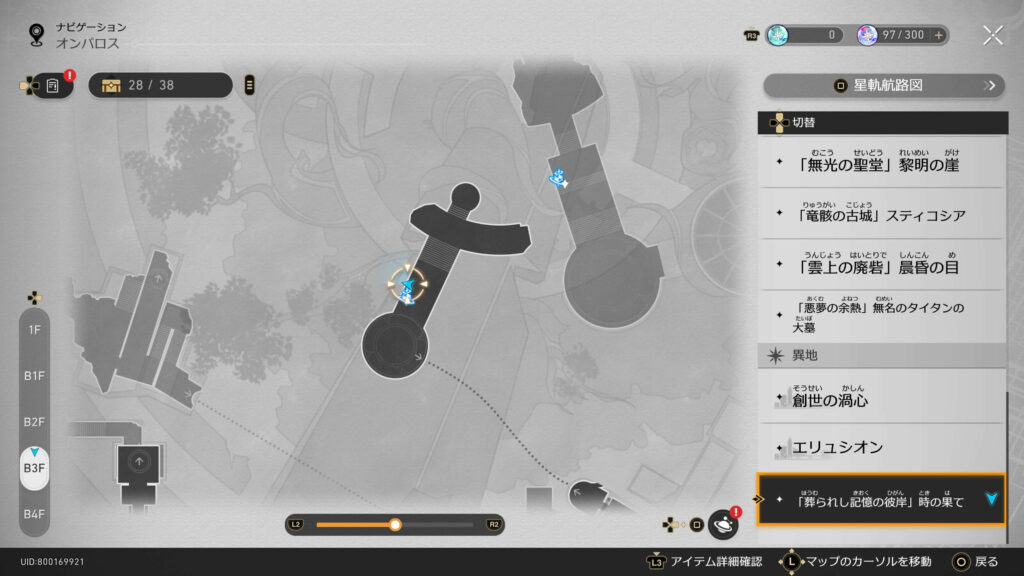Open the planet icon with red alert
This screenshot has height=576, width=1024.
tap(722, 524)
